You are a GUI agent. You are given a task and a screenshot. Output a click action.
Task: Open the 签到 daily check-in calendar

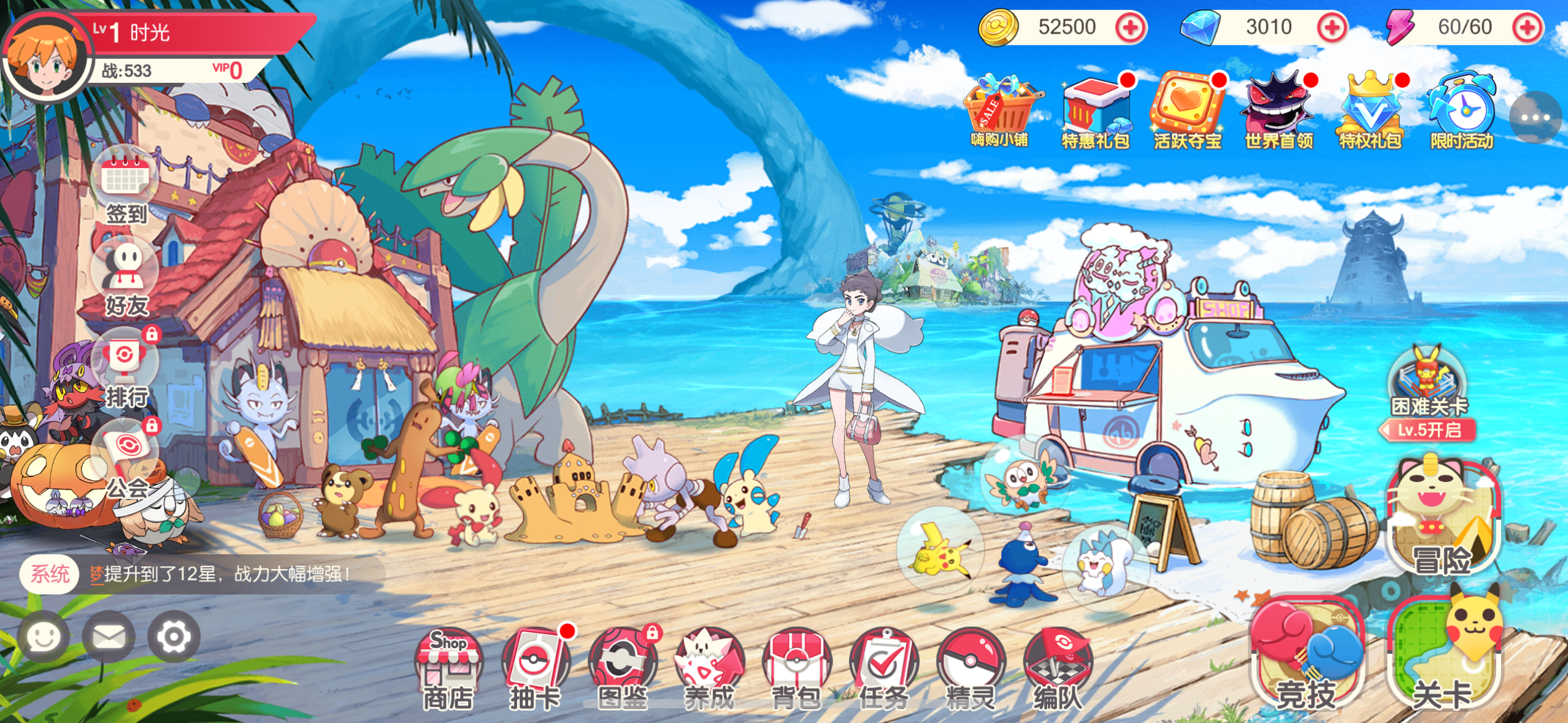pyautogui.click(x=126, y=187)
